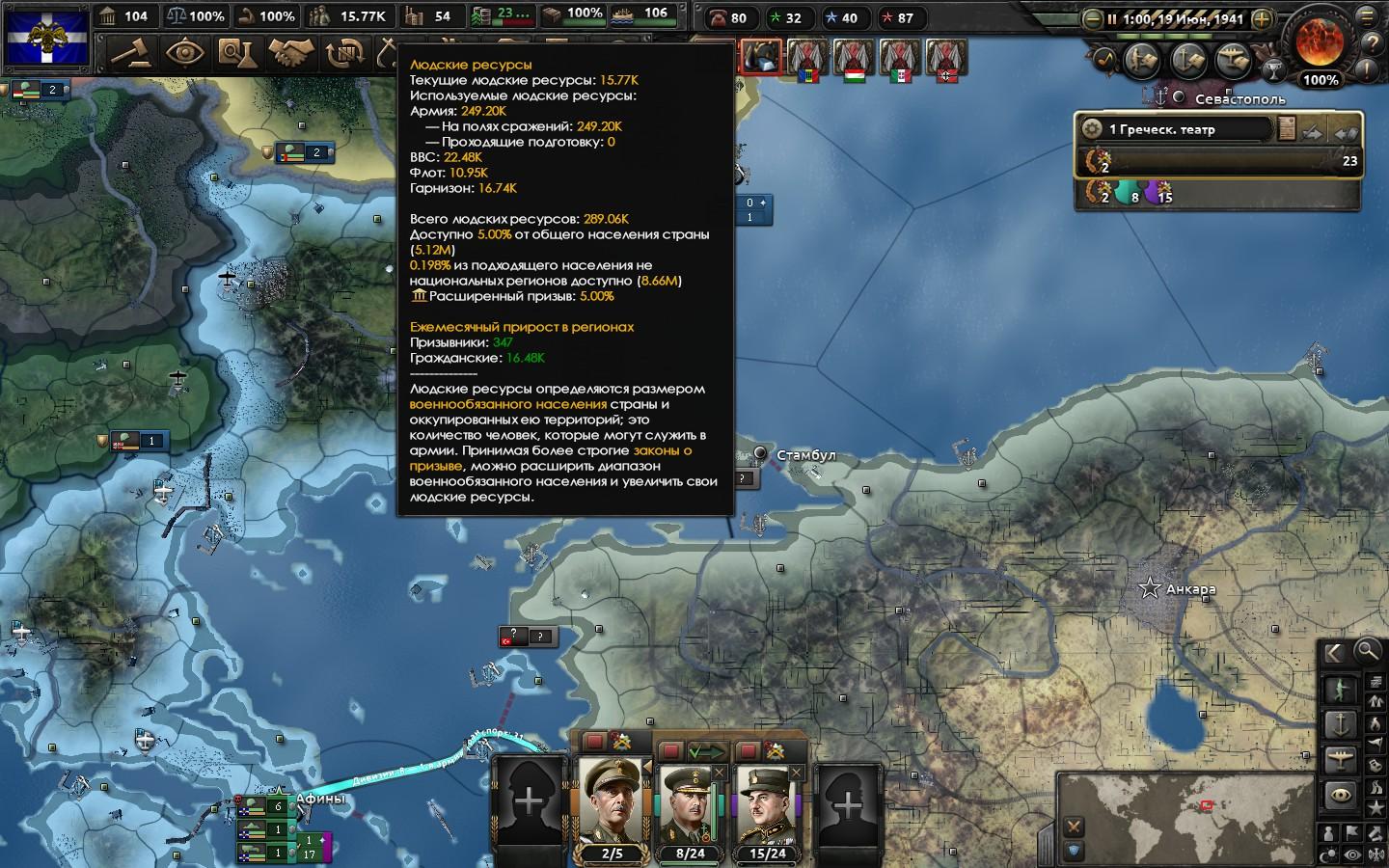Click the world minimap
1389x868 pixels.
point(1186,808)
